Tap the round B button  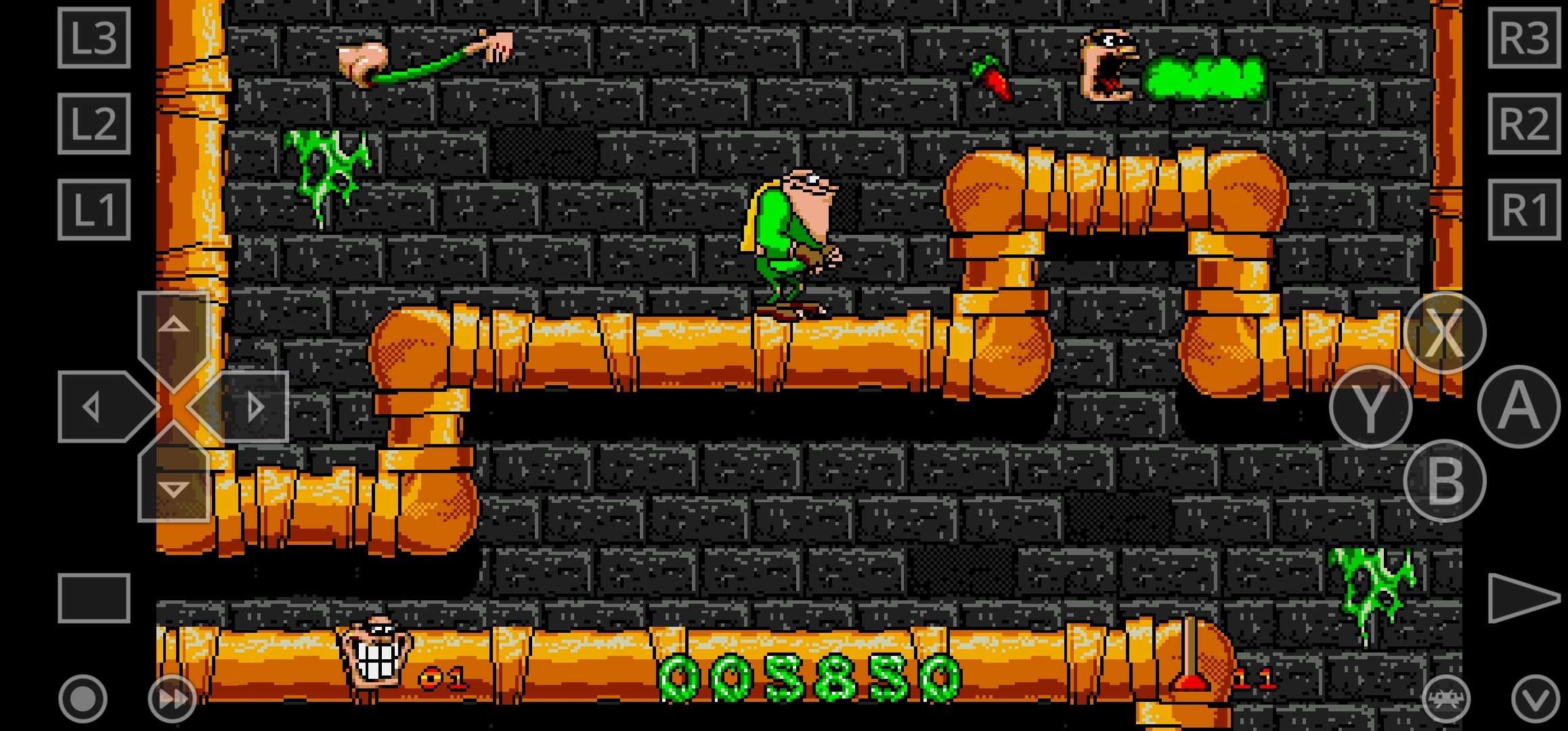1444,481
